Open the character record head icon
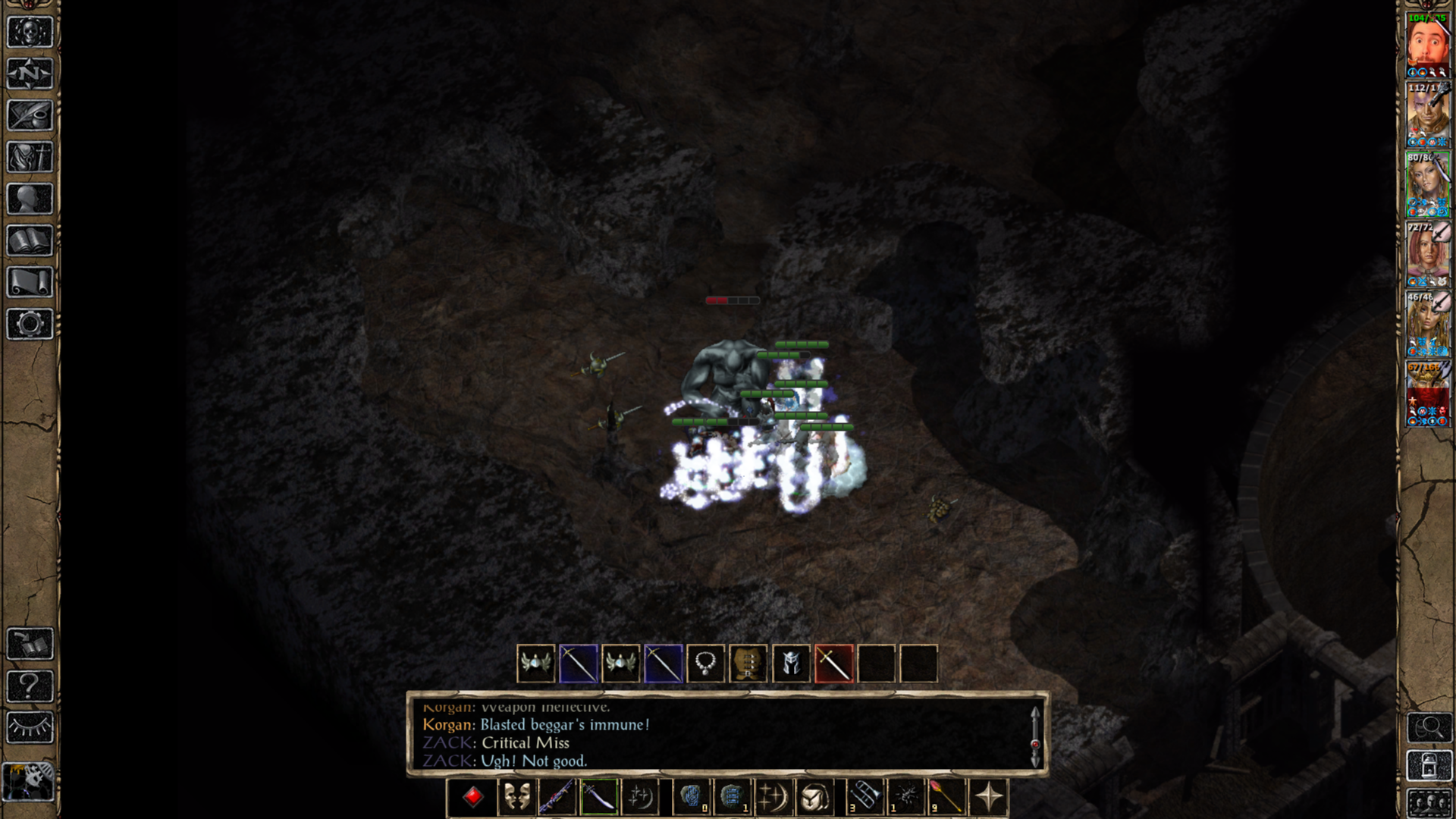This screenshot has height=819, width=1456. pyautogui.click(x=30, y=199)
